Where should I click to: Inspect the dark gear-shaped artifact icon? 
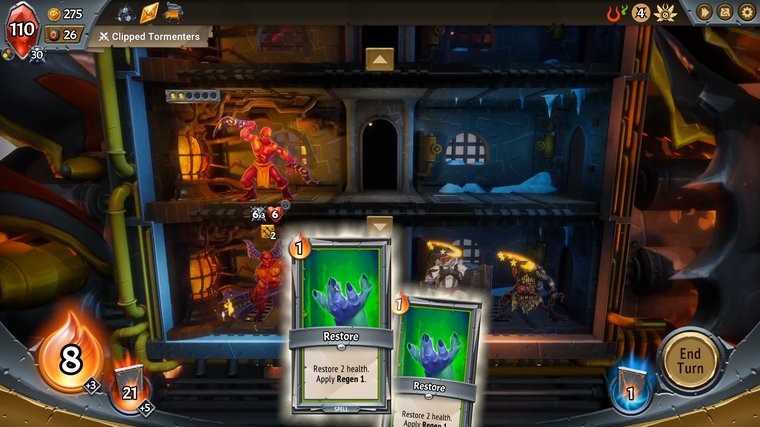click(126, 13)
